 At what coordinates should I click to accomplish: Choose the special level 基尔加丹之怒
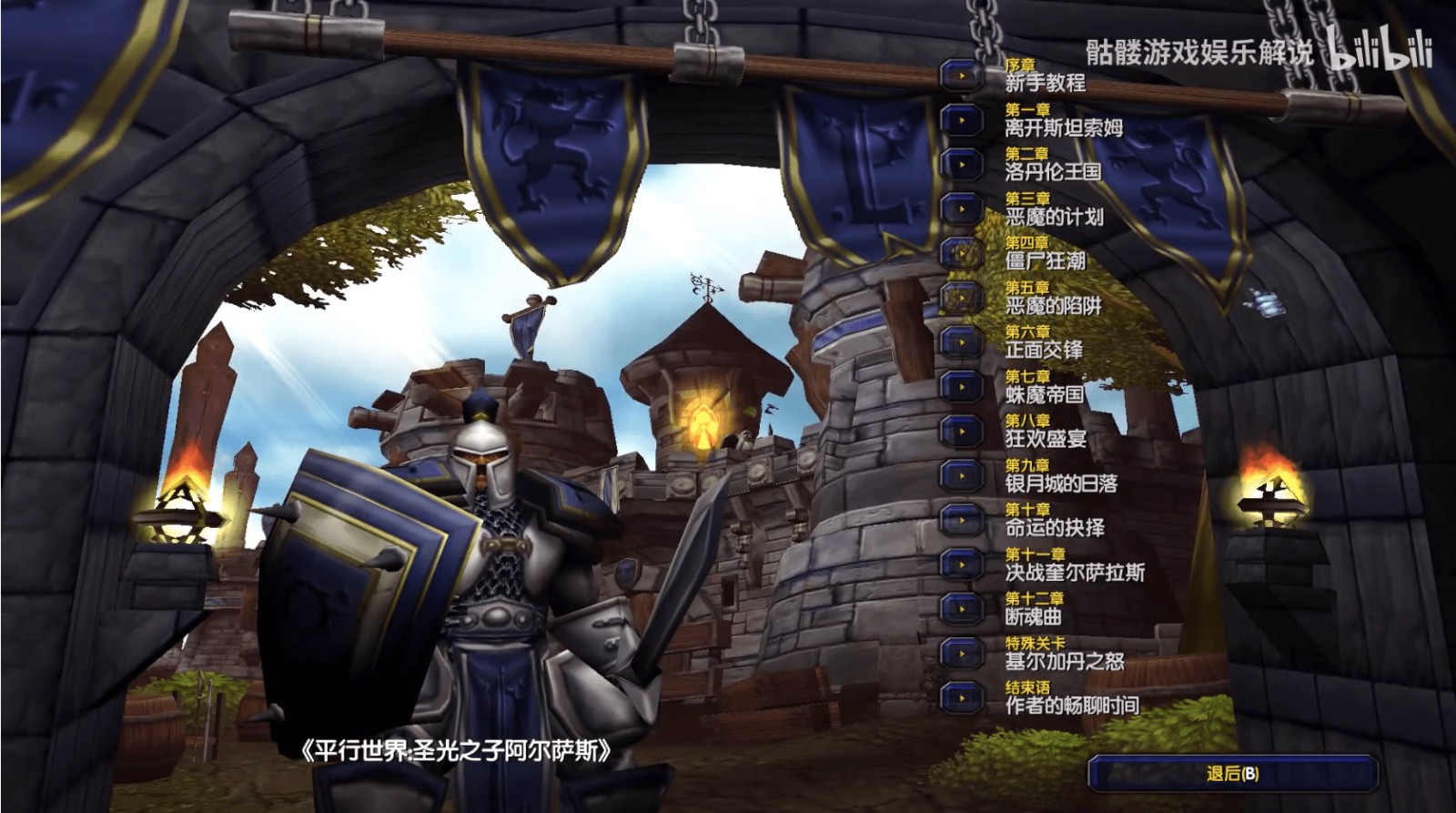[961, 653]
